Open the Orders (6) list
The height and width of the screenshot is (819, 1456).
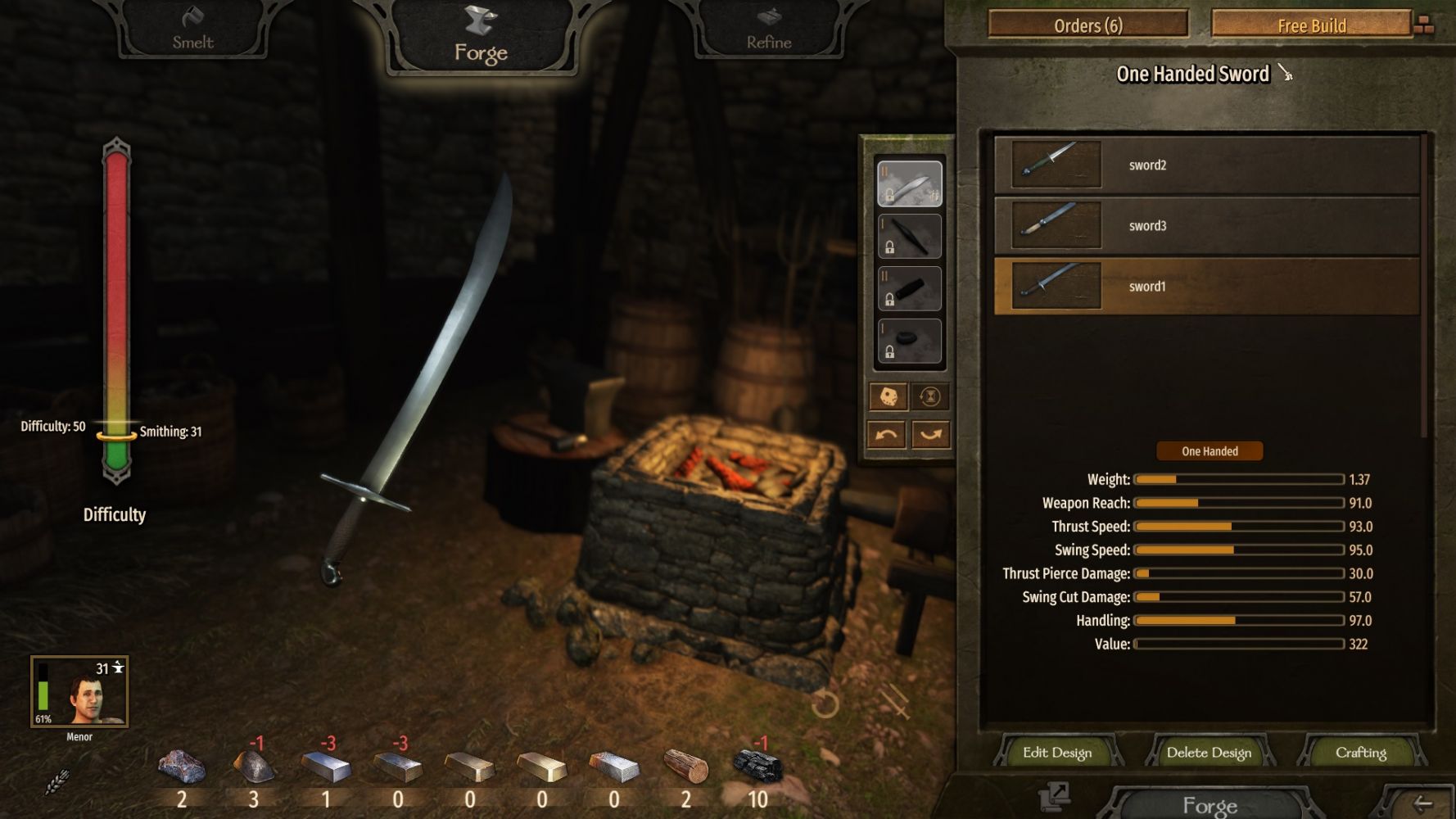(1087, 25)
